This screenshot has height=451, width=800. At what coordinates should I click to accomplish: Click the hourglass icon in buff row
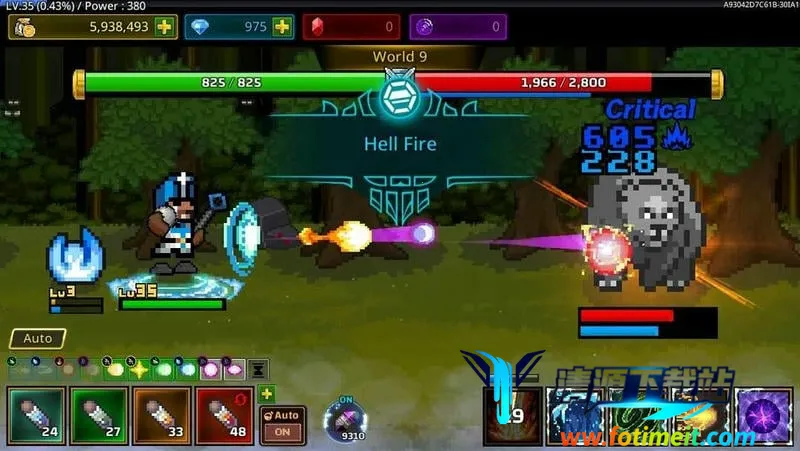pyautogui.click(x=258, y=369)
